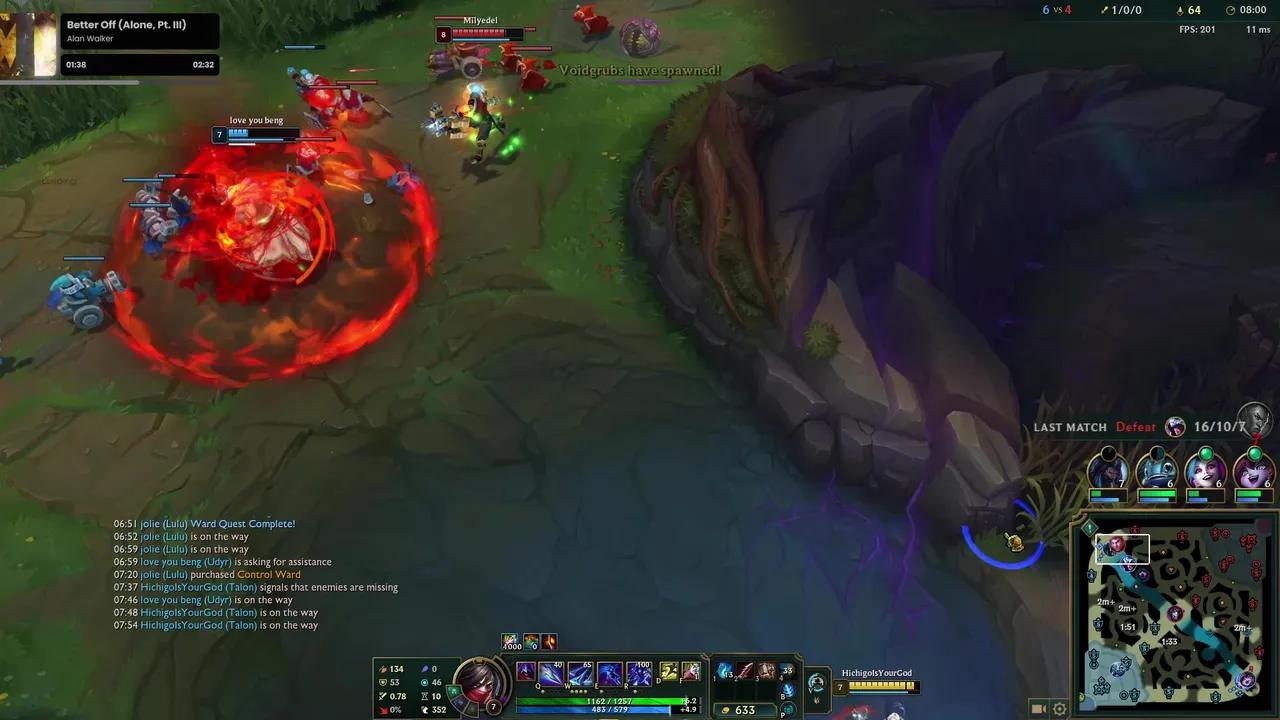This screenshot has width=1280, height=720.
Task: Click the Control Ward text in the chat log
Action: tap(268, 574)
